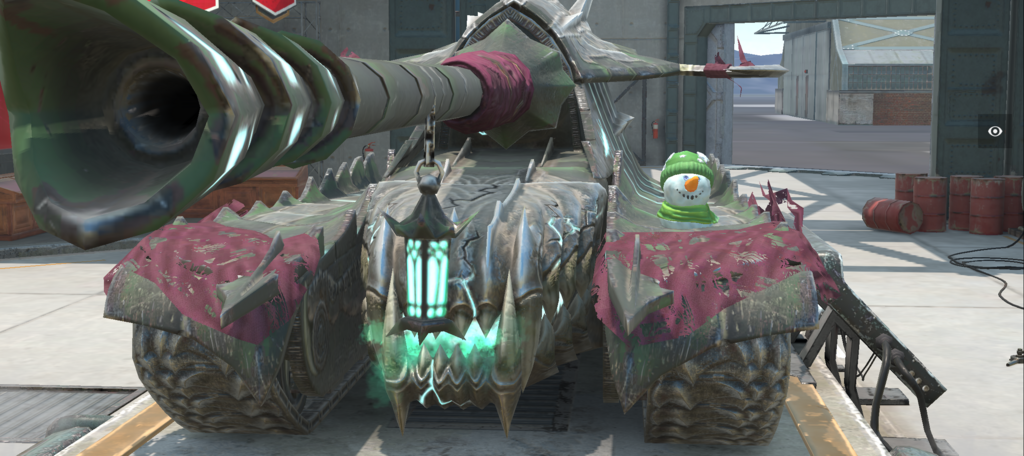Toggle the eye icon to show interface
Viewport: 1024px width, 456px height.
pos(994,131)
